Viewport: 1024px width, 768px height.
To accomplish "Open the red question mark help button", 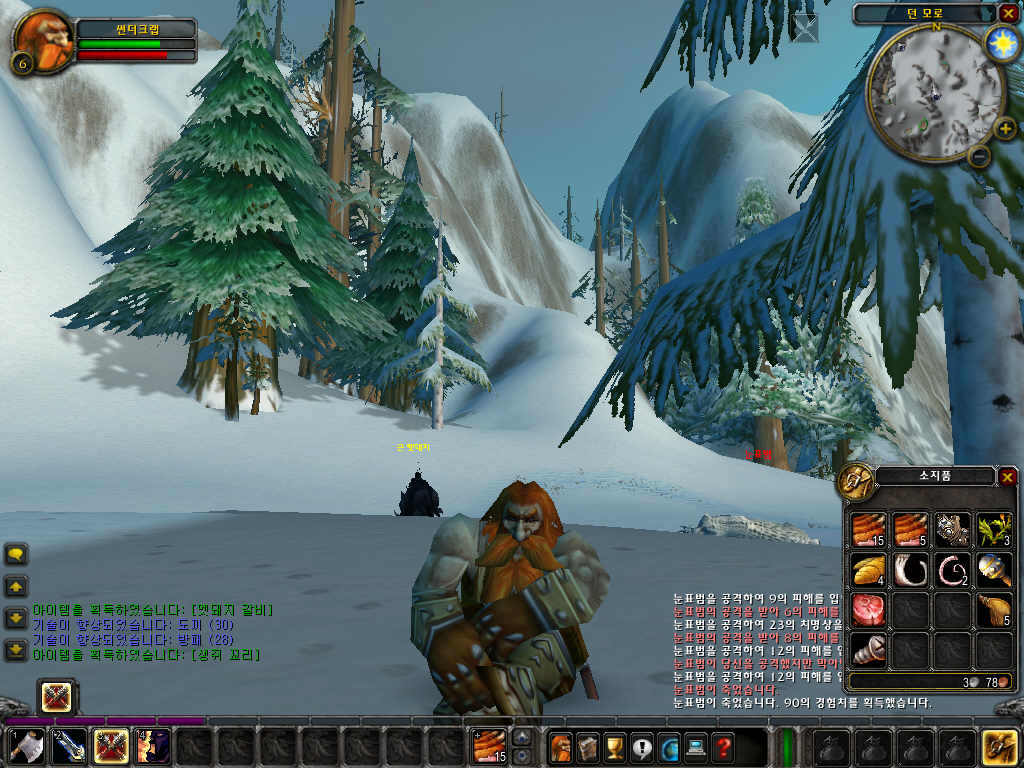I will coord(722,747).
